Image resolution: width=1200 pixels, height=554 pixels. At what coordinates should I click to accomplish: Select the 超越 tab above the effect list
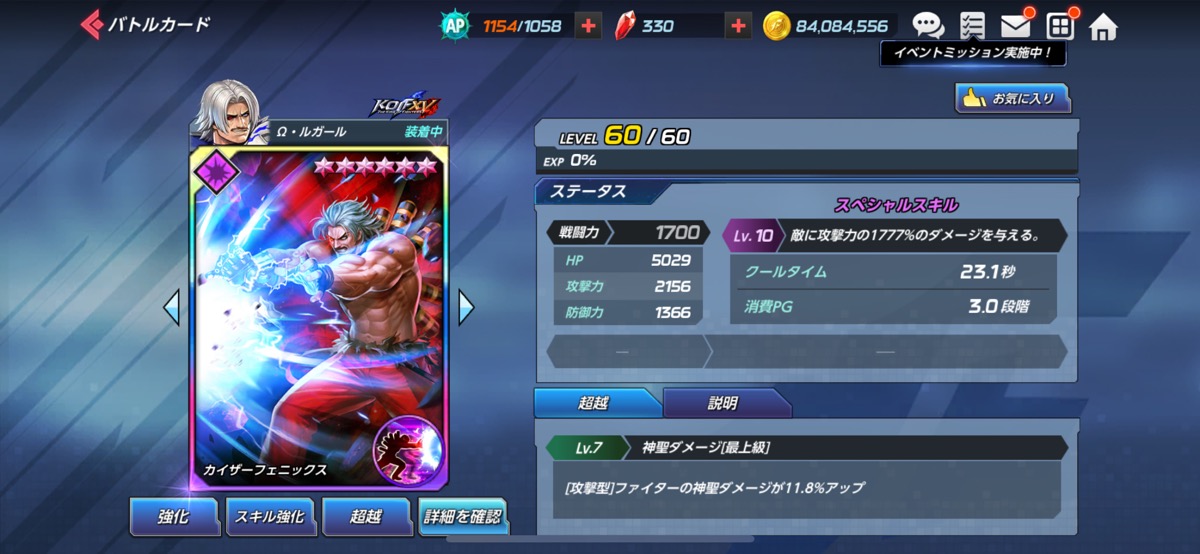(594, 403)
